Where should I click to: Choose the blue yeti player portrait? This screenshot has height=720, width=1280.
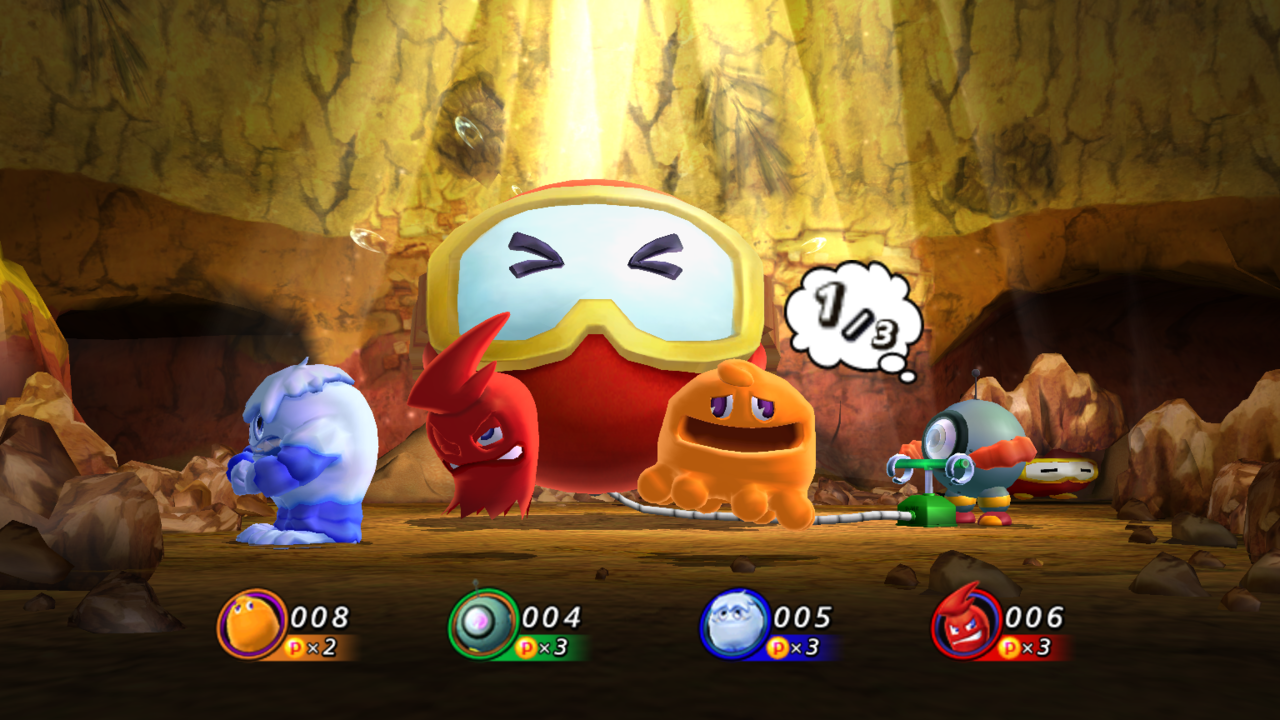734,624
